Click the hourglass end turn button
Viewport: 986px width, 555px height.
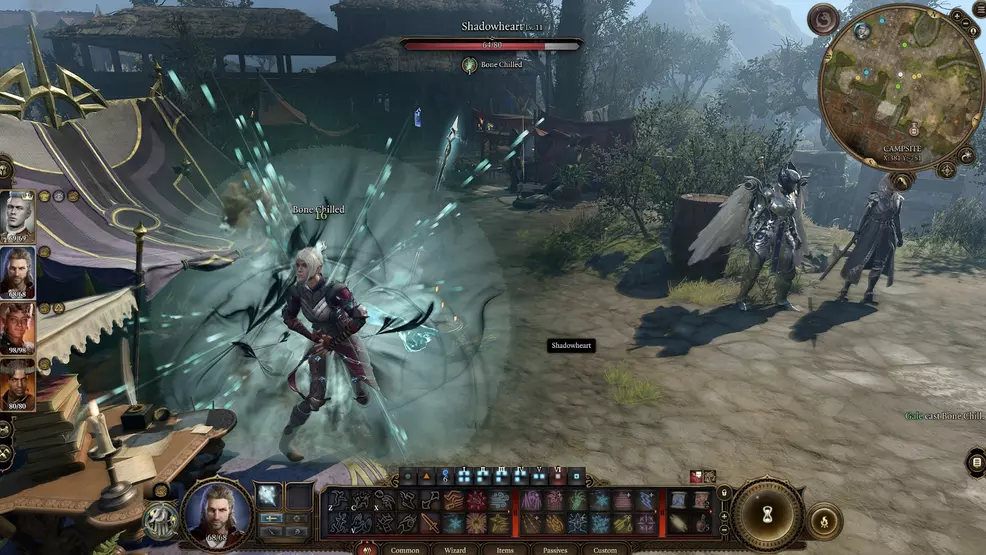pos(767,515)
